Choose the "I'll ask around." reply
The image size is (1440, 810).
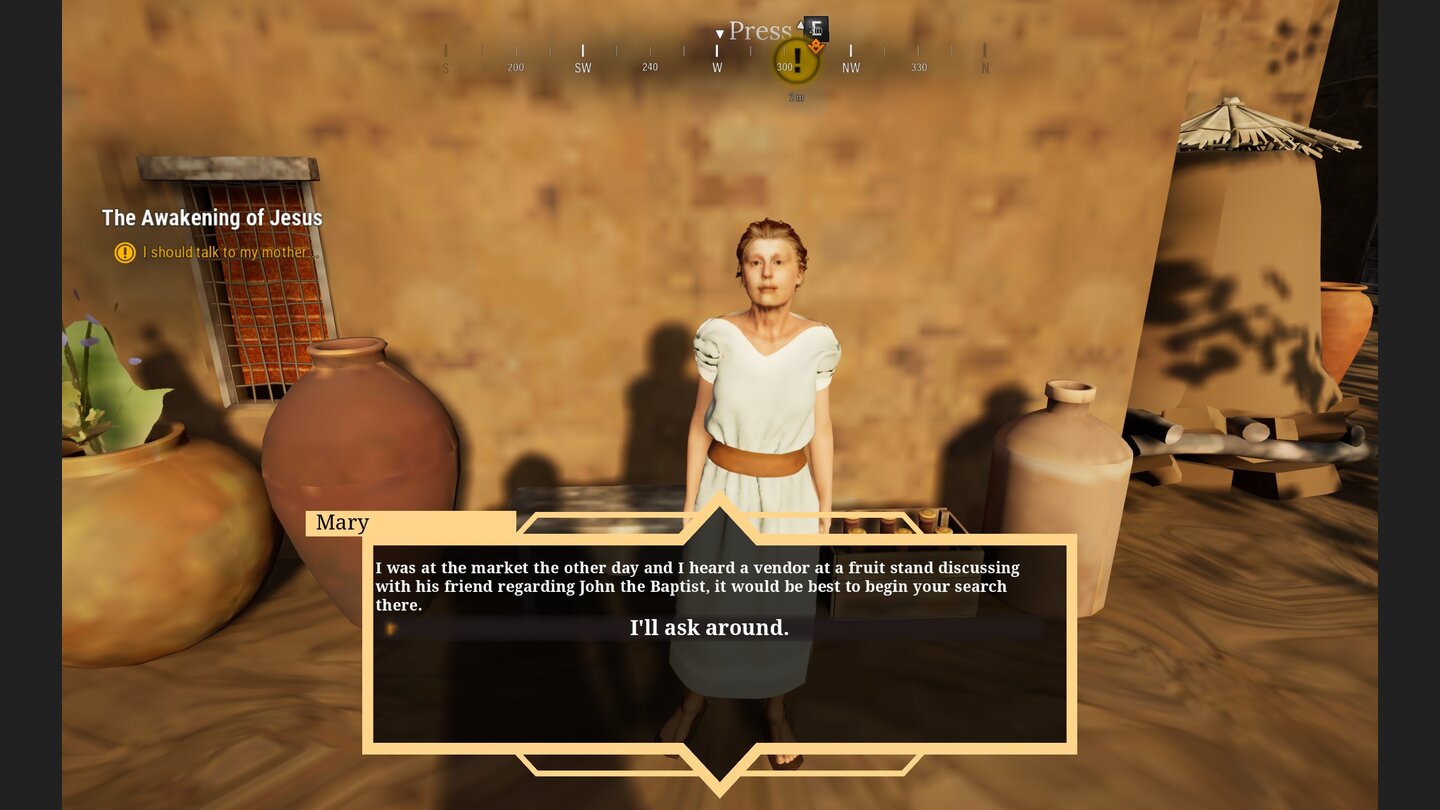pos(709,628)
